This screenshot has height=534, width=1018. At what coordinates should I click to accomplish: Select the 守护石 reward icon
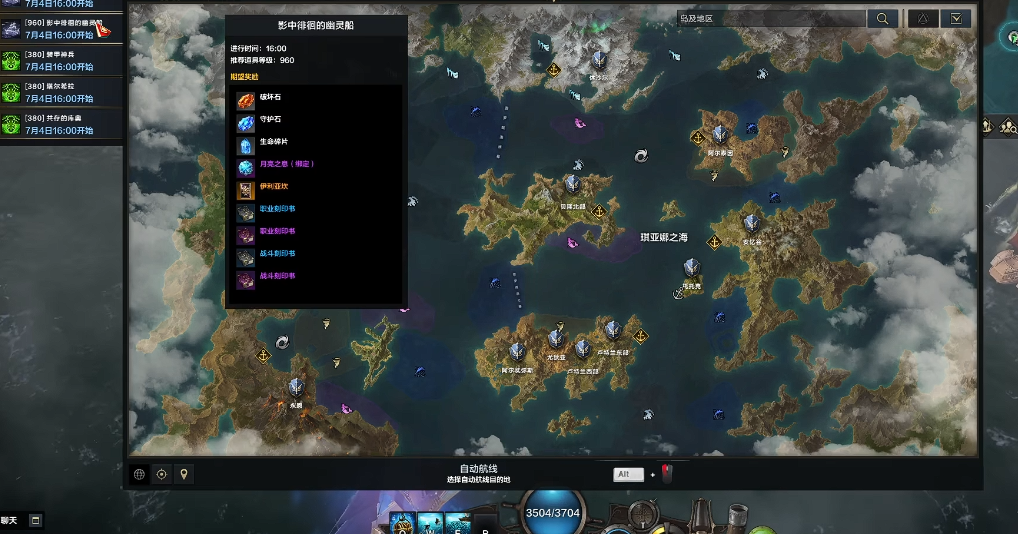pyautogui.click(x=245, y=122)
